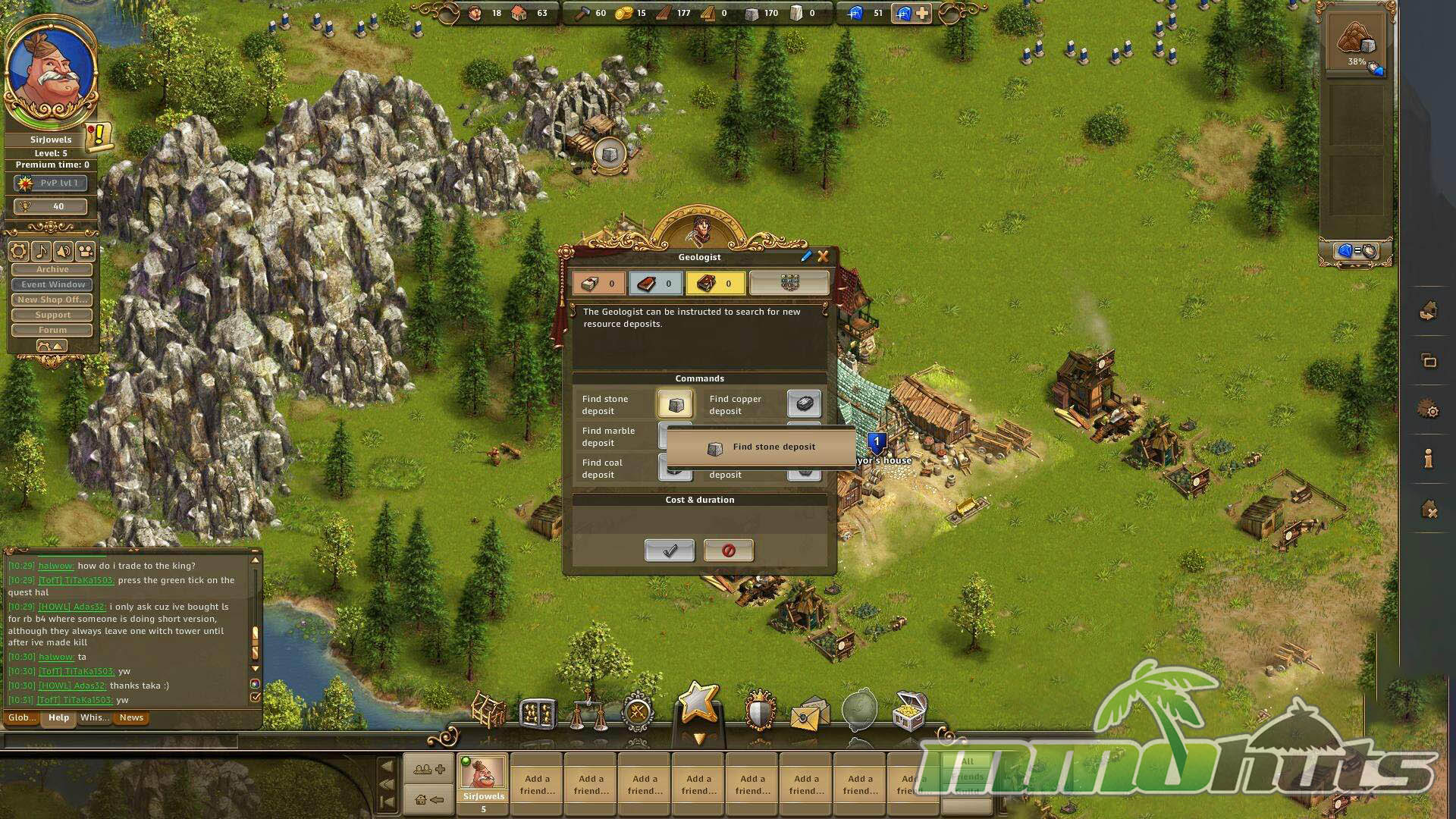Choose the Find copper deposit command
Viewport: 1456px width, 819px height.
coord(804,404)
